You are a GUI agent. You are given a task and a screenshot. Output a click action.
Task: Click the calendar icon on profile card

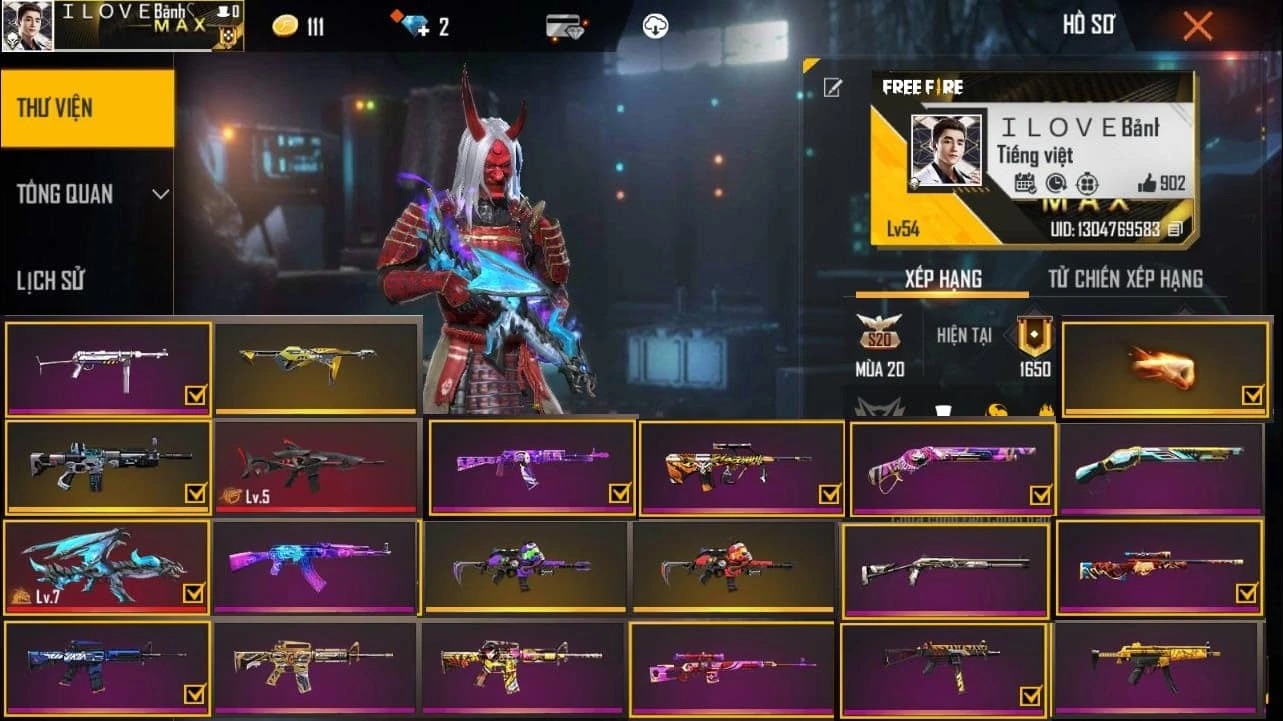pyautogui.click(x=1024, y=182)
